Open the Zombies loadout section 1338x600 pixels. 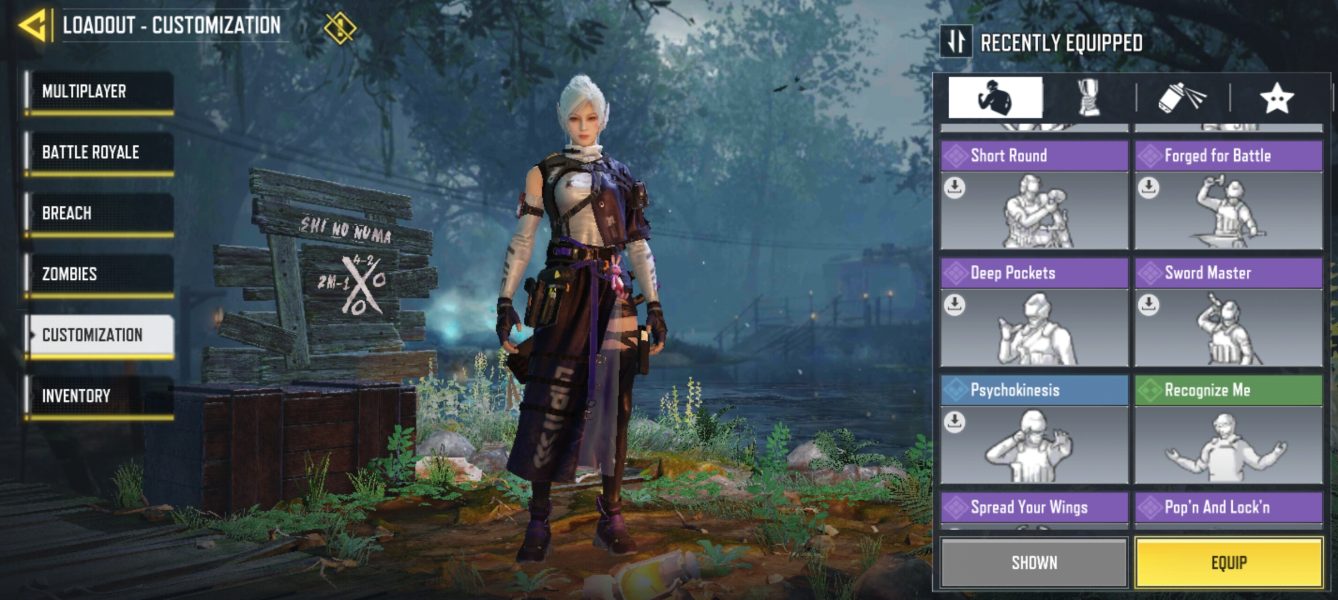click(99, 274)
